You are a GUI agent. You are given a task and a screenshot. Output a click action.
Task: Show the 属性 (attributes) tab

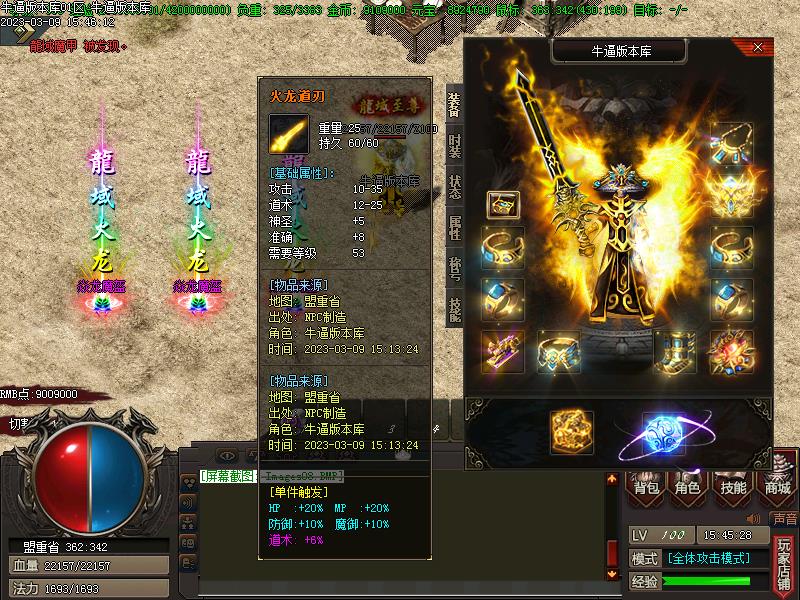(x=454, y=228)
